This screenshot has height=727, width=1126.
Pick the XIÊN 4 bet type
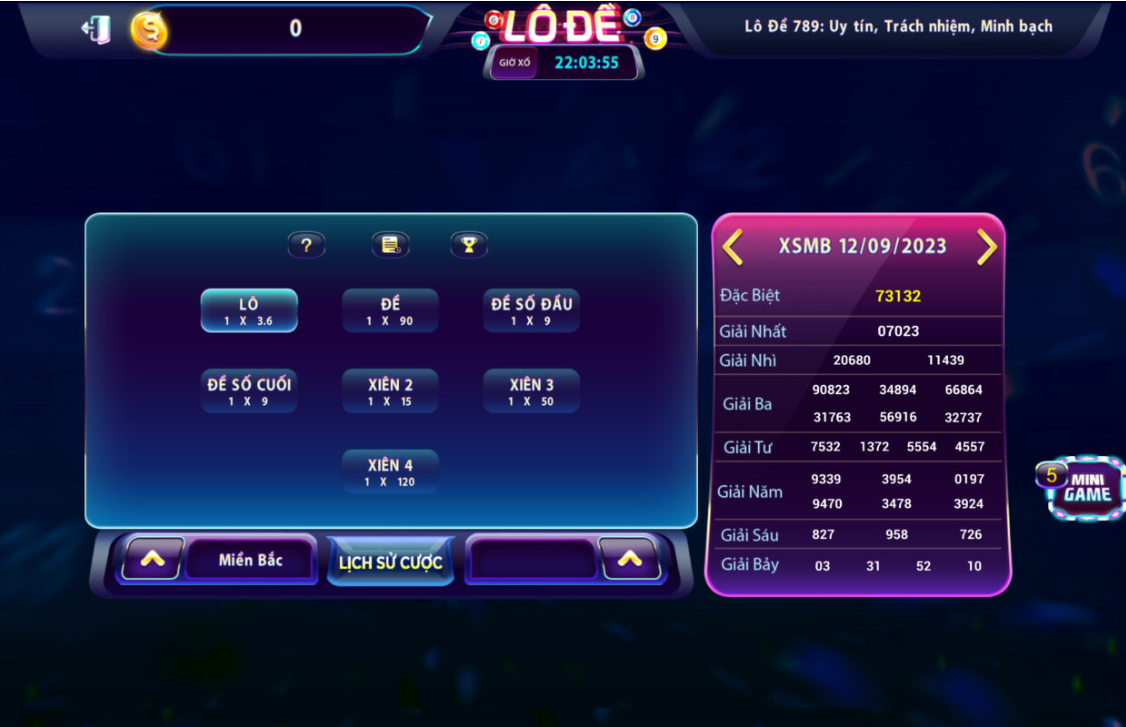point(390,472)
